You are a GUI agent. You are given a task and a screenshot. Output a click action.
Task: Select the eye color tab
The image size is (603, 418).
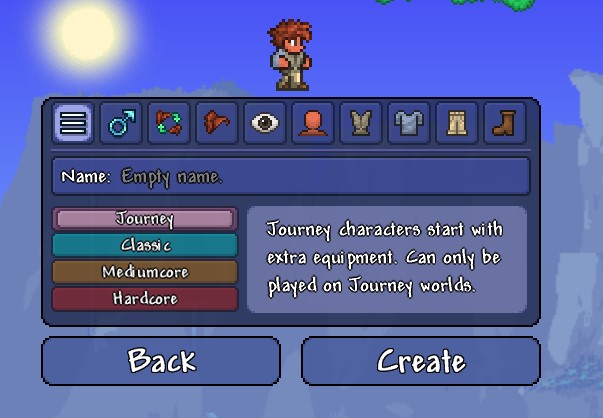(263, 123)
